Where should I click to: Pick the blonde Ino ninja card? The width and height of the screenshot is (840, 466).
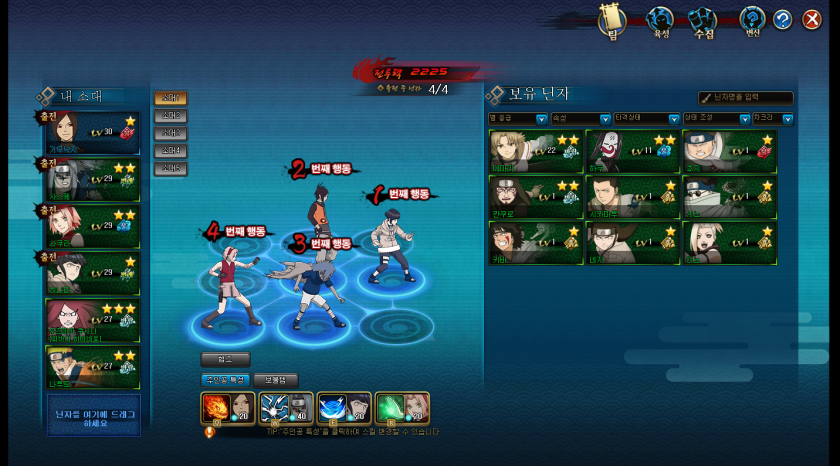[x=729, y=242]
